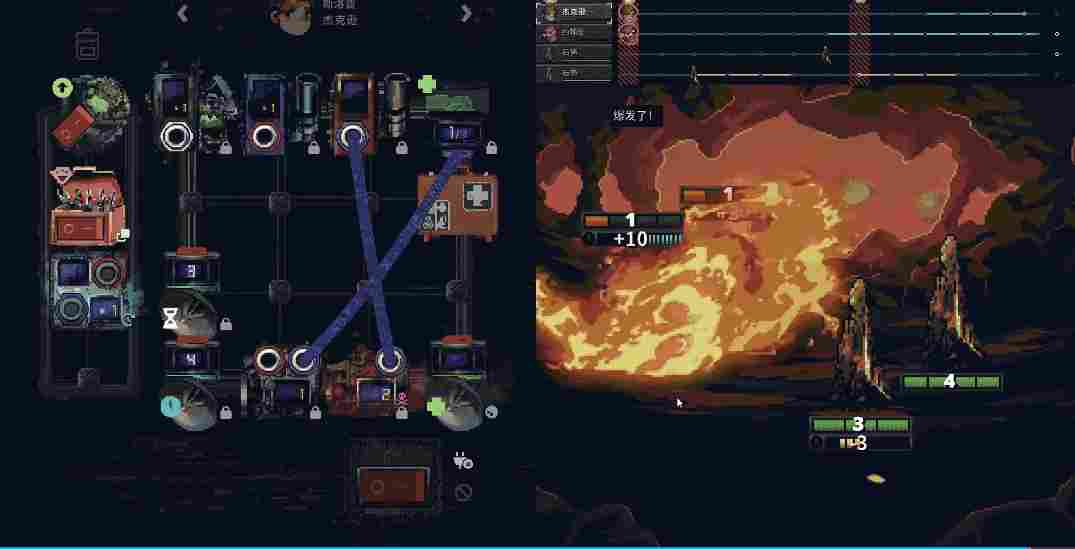Select 杰克逊 in the turn order list
This screenshot has width=1075, height=549.
574,11
